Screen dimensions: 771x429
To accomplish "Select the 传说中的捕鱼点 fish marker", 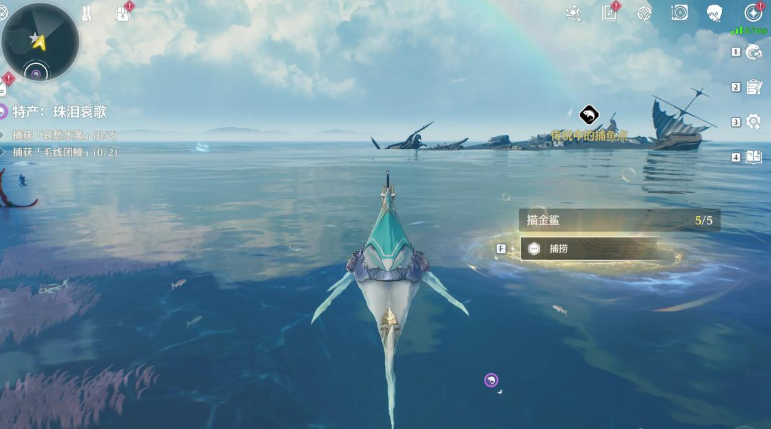I will (x=589, y=115).
